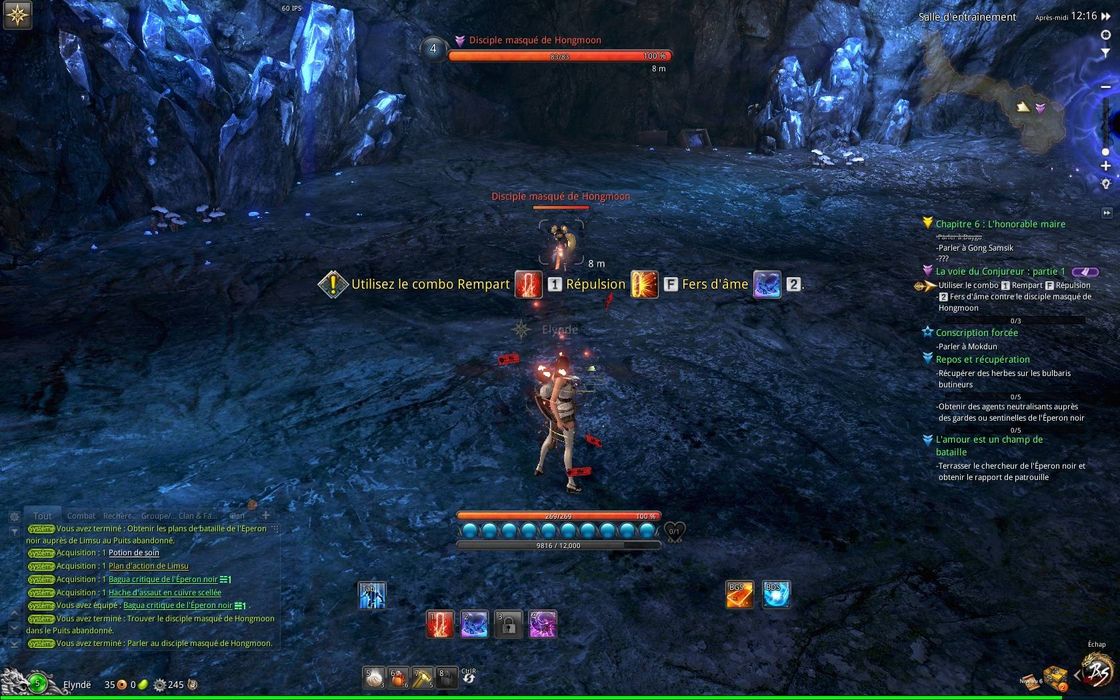The height and width of the screenshot is (700, 1120).
Task: Swap the quick item bar set
Action: [x=469, y=679]
